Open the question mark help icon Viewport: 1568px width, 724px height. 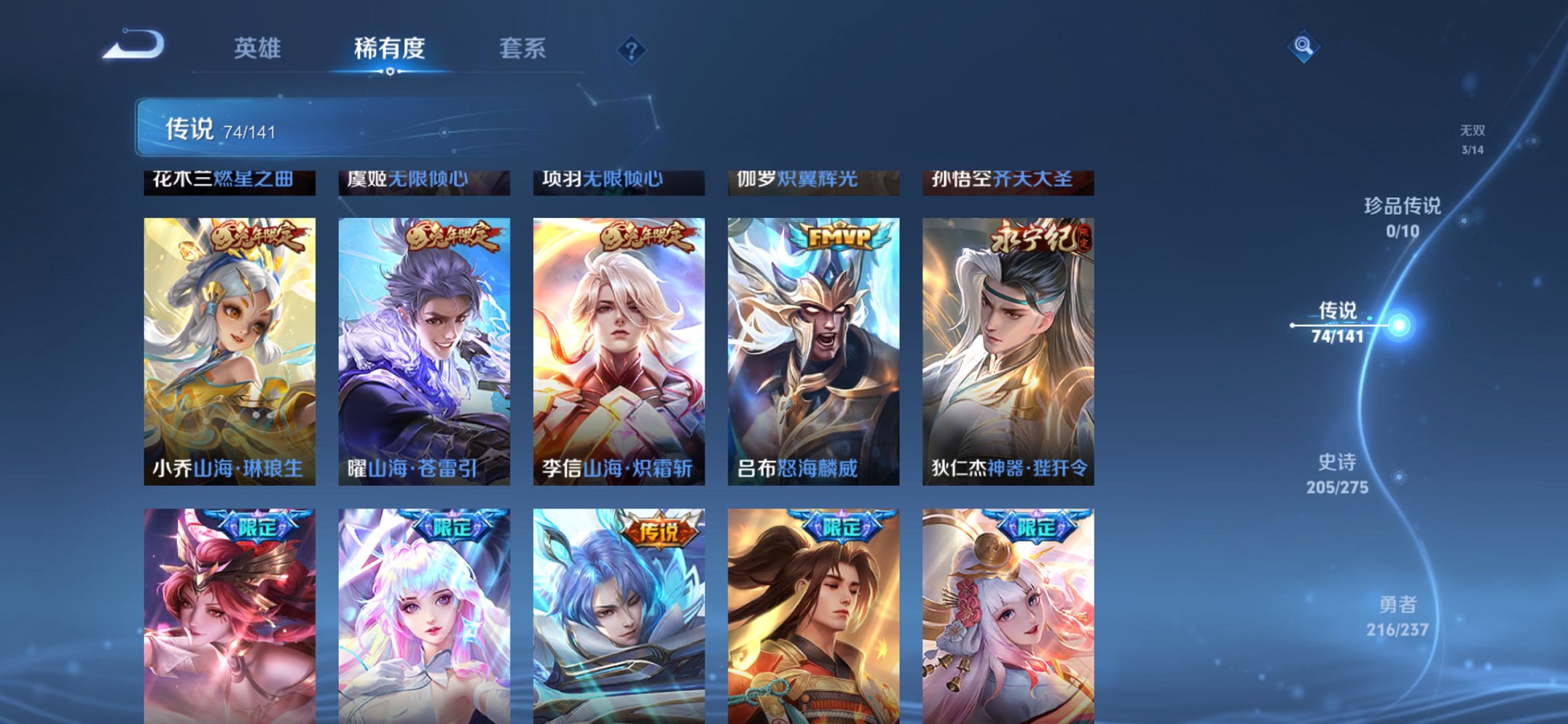point(631,49)
